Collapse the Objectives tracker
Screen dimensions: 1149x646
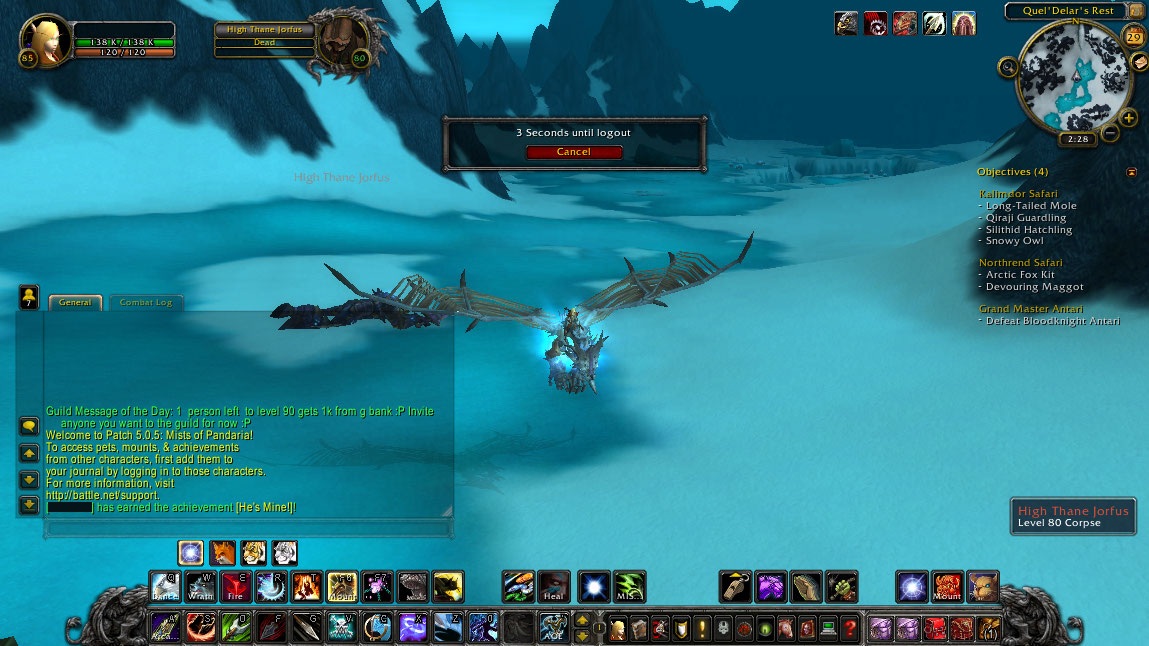point(1131,172)
